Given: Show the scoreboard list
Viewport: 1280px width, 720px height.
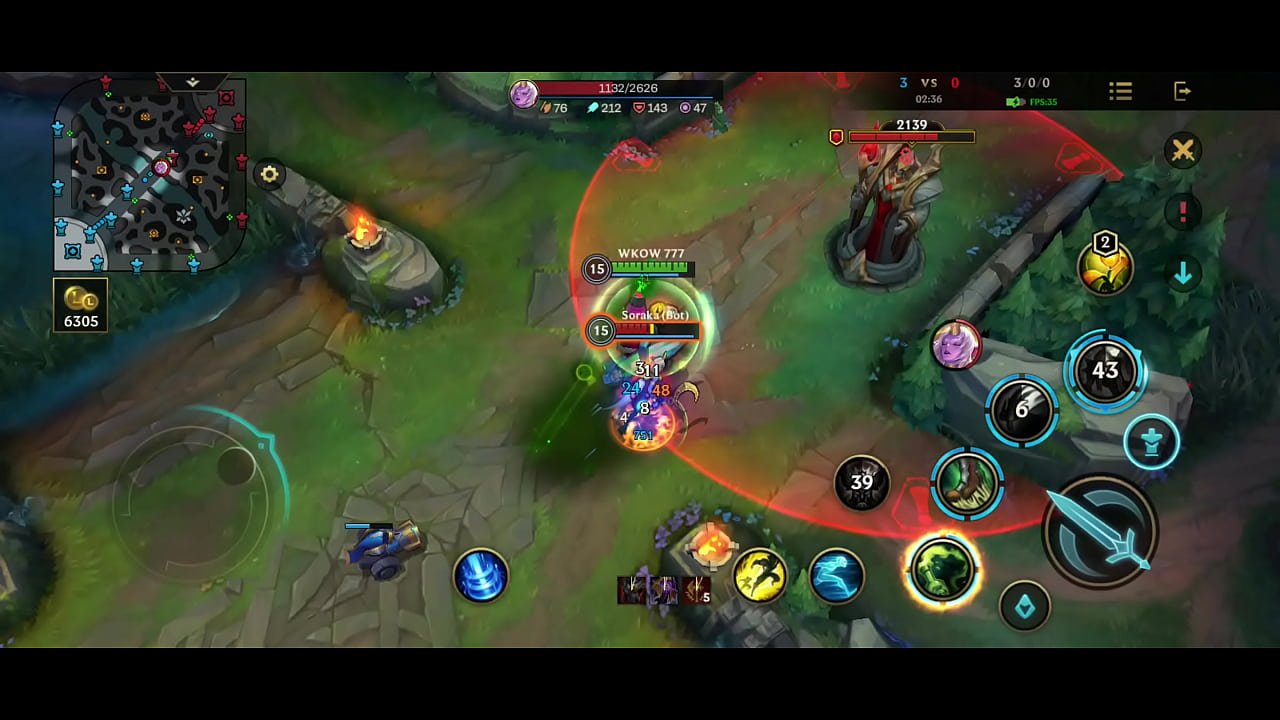Looking at the screenshot, I should (x=1120, y=92).
